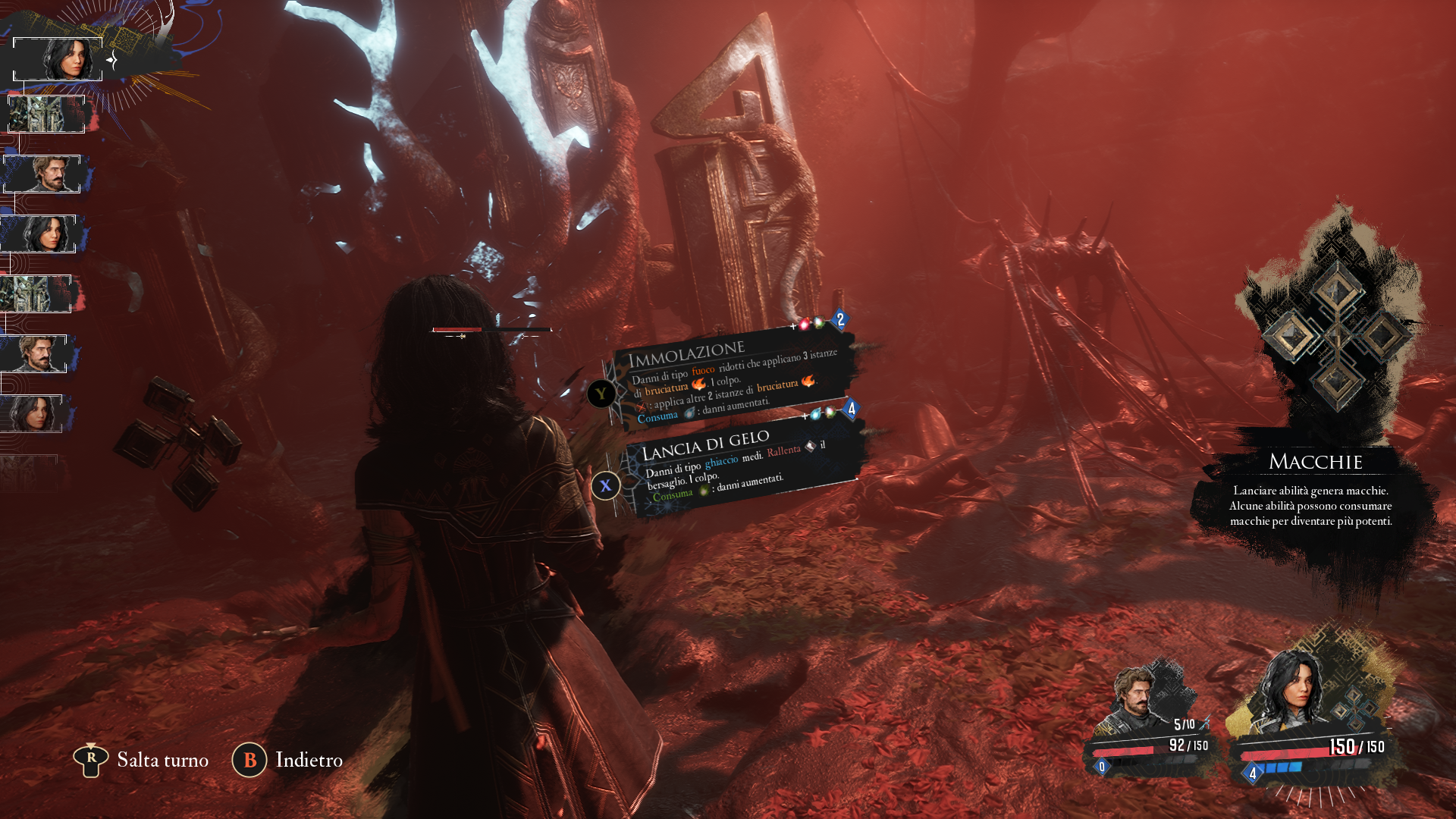Click the Macchie diamond emblem
This screenshot has width=1456, height=819.
(1336, 336)
